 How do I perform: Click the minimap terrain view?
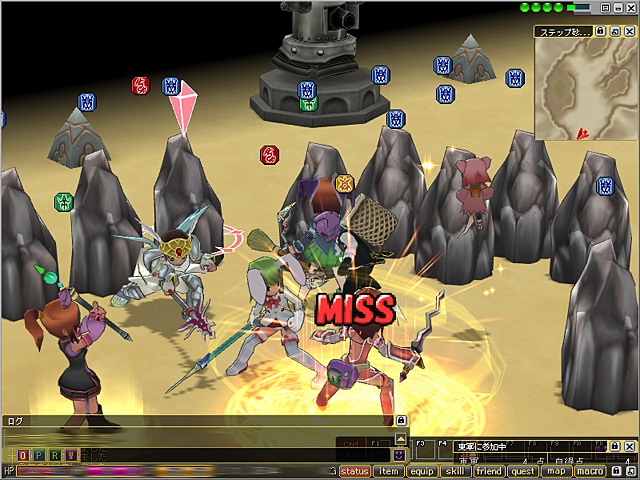584,88
